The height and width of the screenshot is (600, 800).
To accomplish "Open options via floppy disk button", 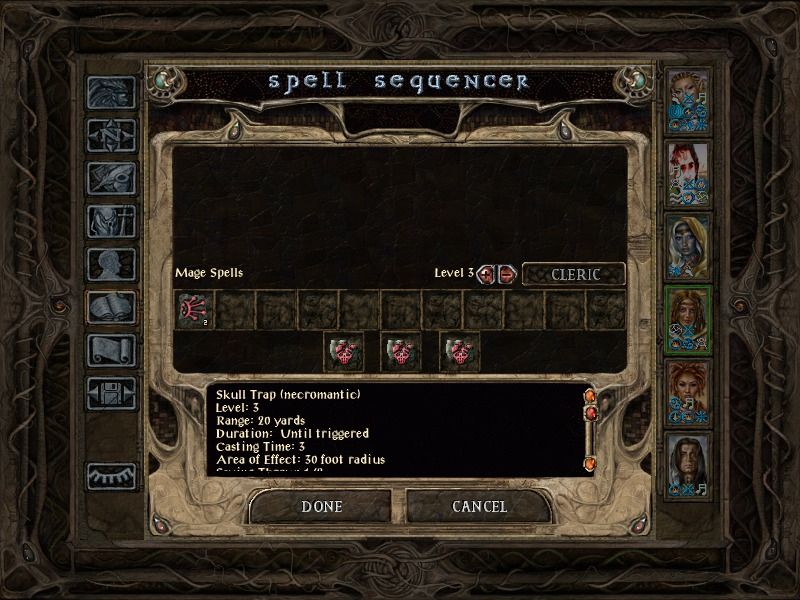I will pyautogui.click(x=111, y=393).
